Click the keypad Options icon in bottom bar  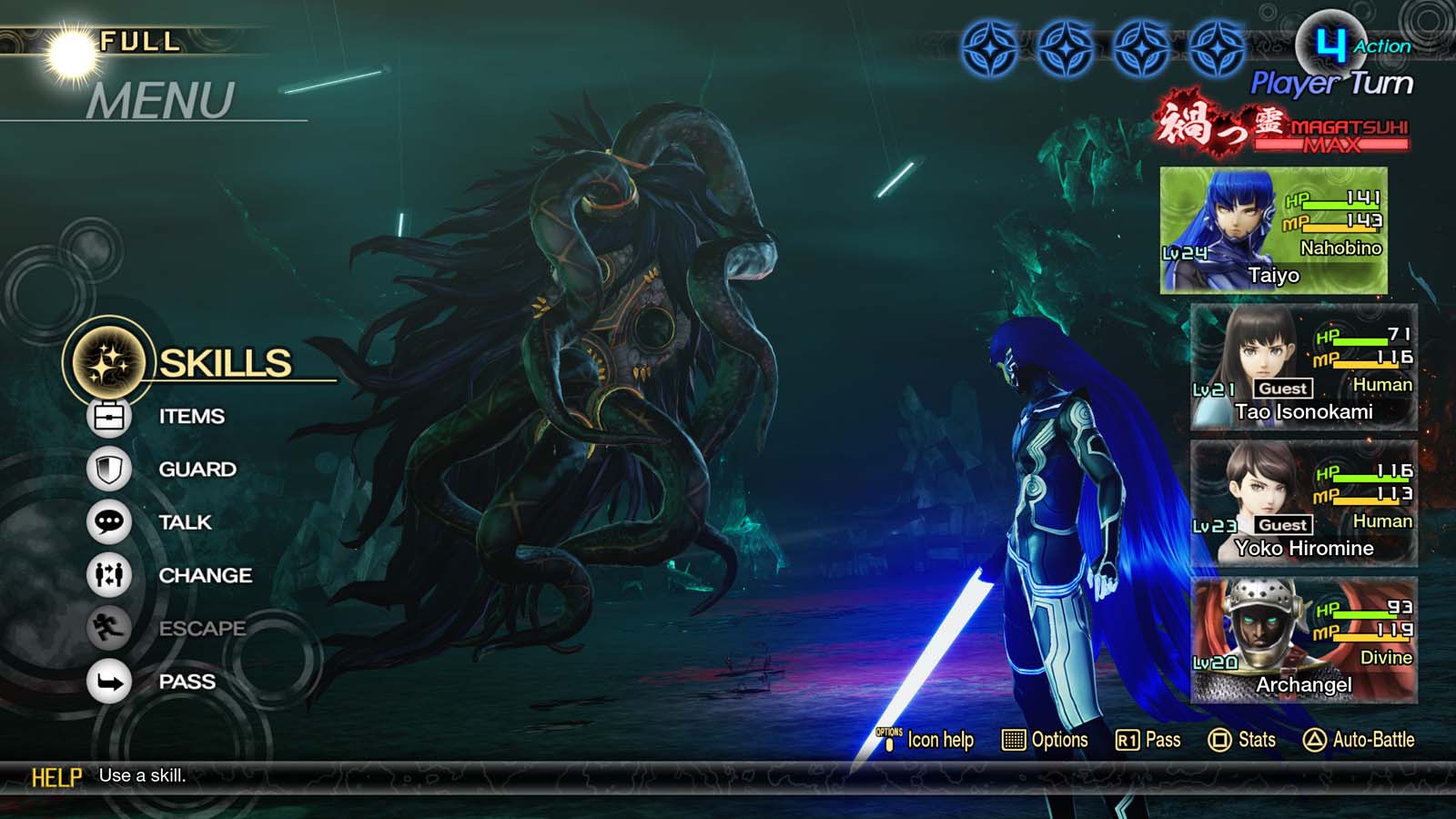1013,740
